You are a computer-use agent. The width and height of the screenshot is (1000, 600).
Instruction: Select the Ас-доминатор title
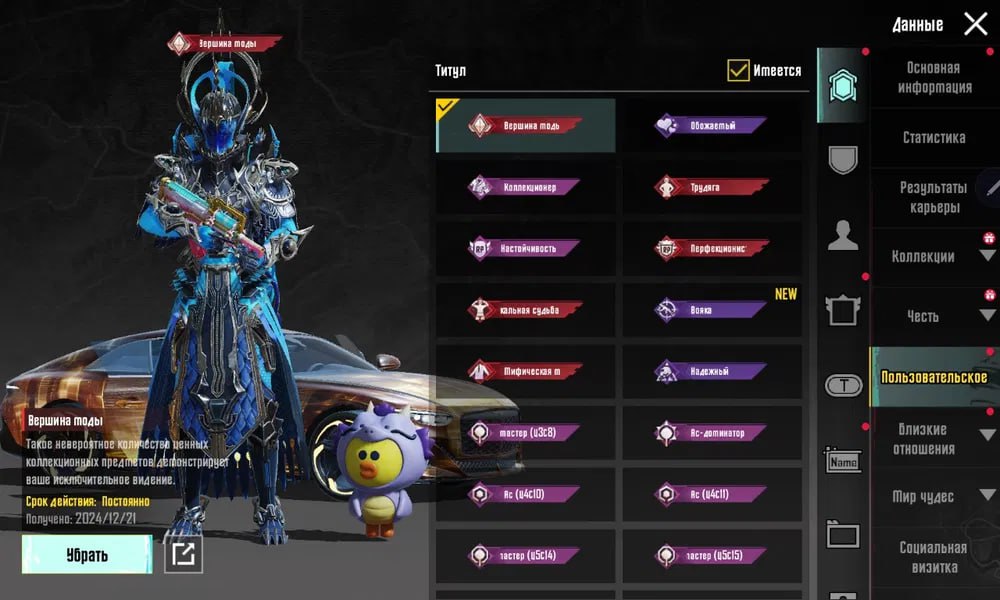click(x=712, y=433)
